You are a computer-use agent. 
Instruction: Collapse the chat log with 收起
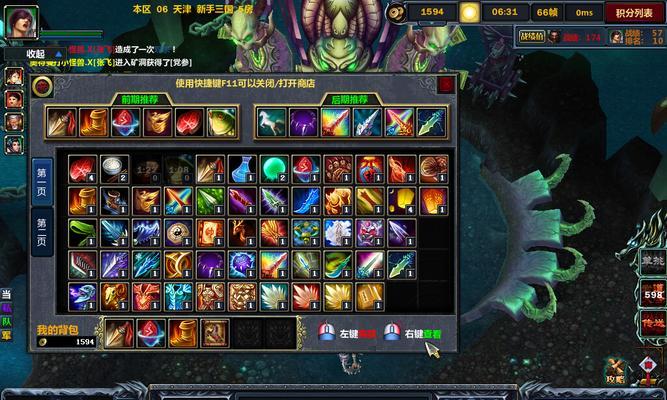(36, 53)
